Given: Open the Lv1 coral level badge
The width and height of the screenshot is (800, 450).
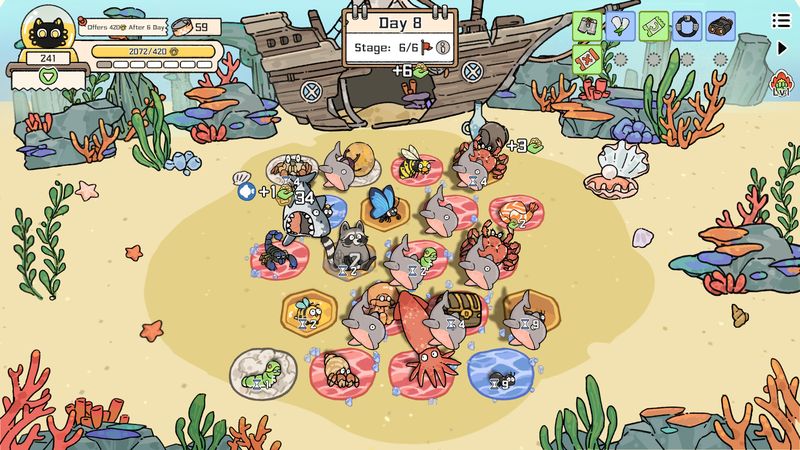Looking at the screenshot, I should pyautogui.click(x=782, y=82).
